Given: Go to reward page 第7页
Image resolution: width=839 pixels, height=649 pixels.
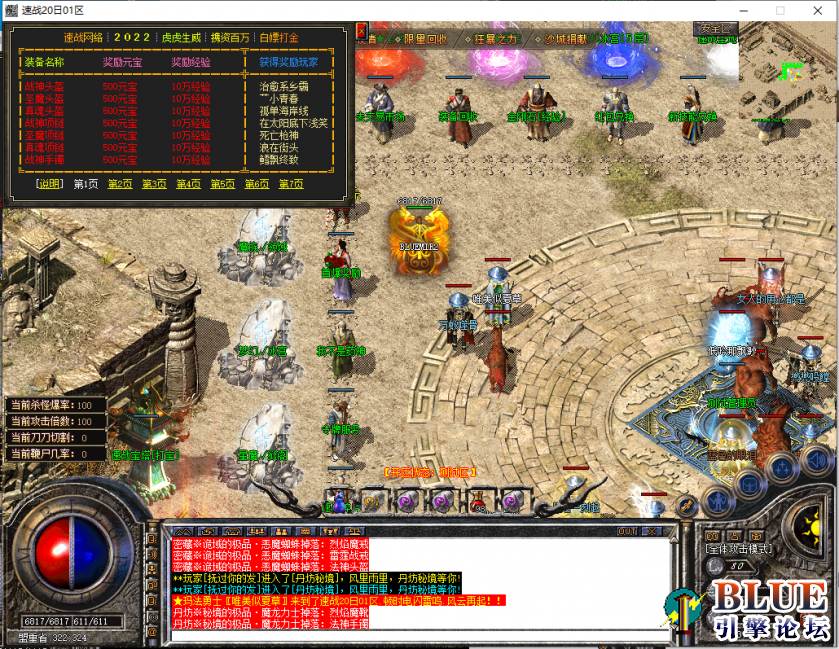Looking at the screenshot, I should (291, 184).
